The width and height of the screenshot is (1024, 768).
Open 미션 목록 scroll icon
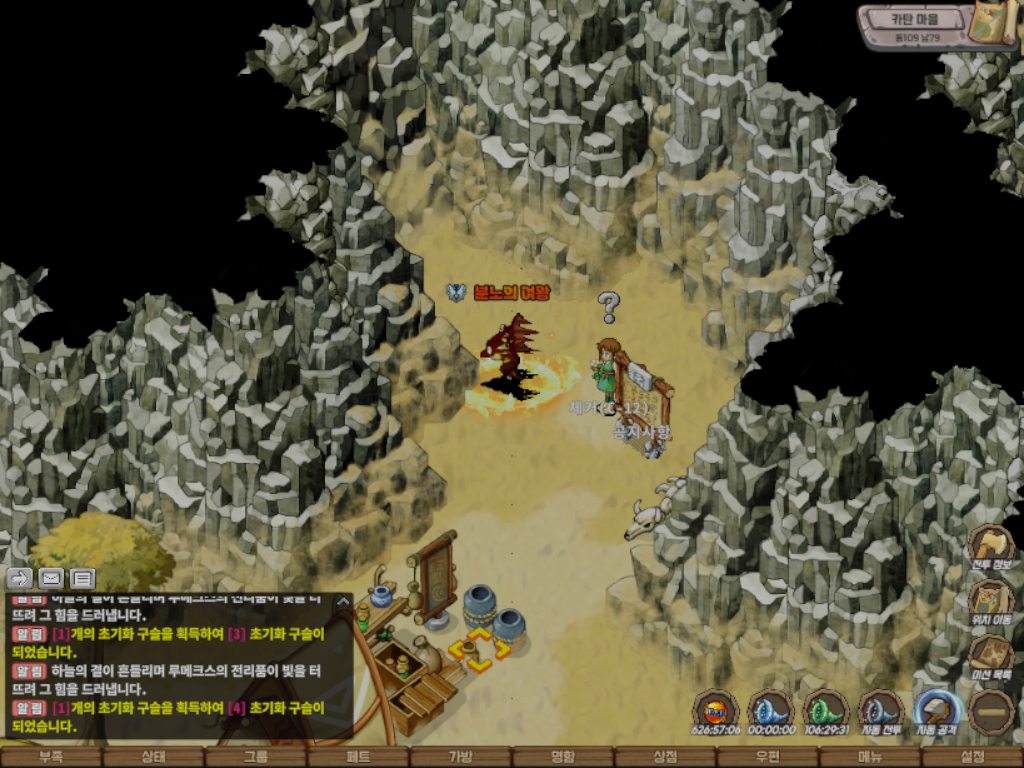coord(991,657)
